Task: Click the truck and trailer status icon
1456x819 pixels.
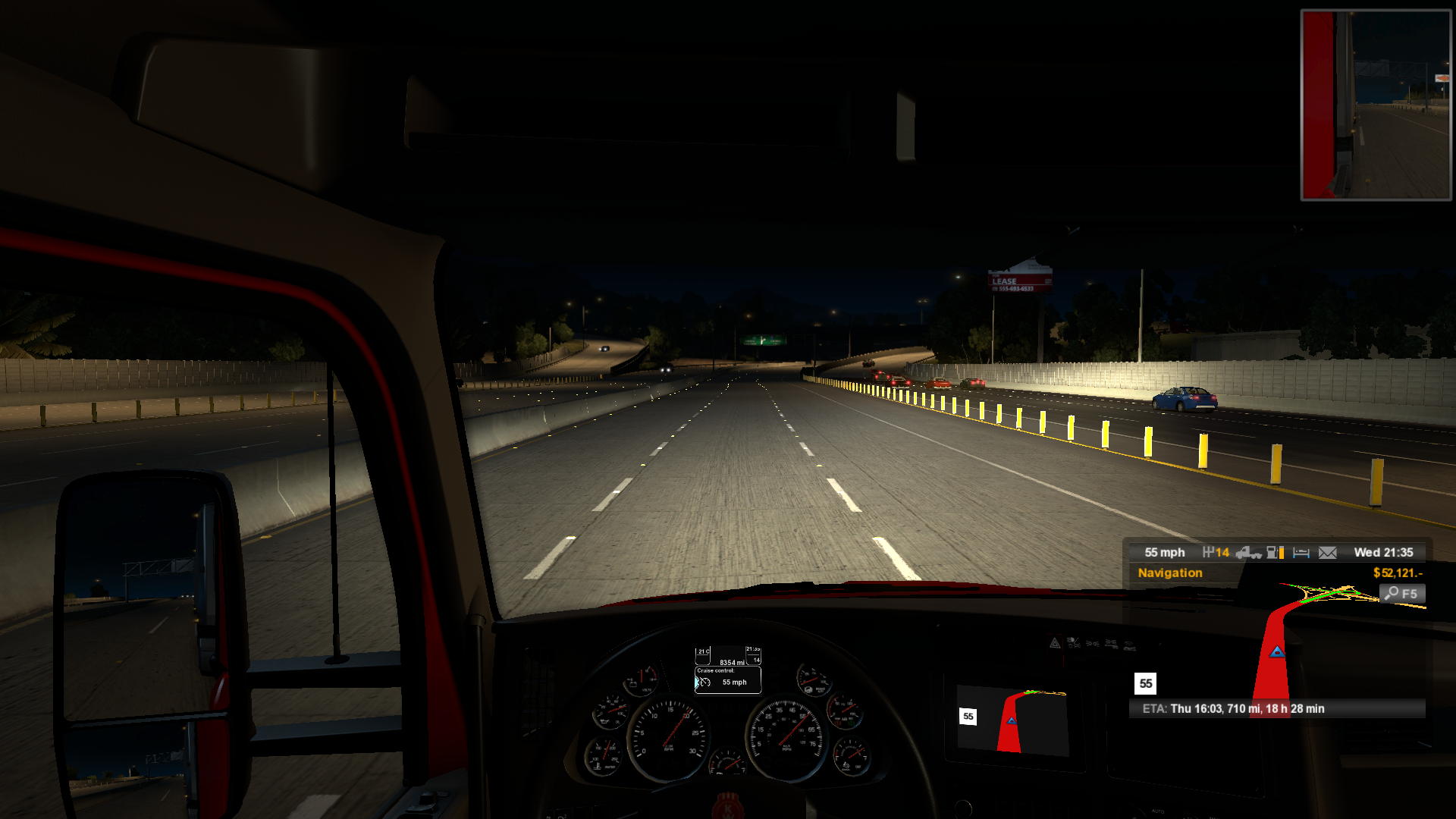Action: [1249, 553]
